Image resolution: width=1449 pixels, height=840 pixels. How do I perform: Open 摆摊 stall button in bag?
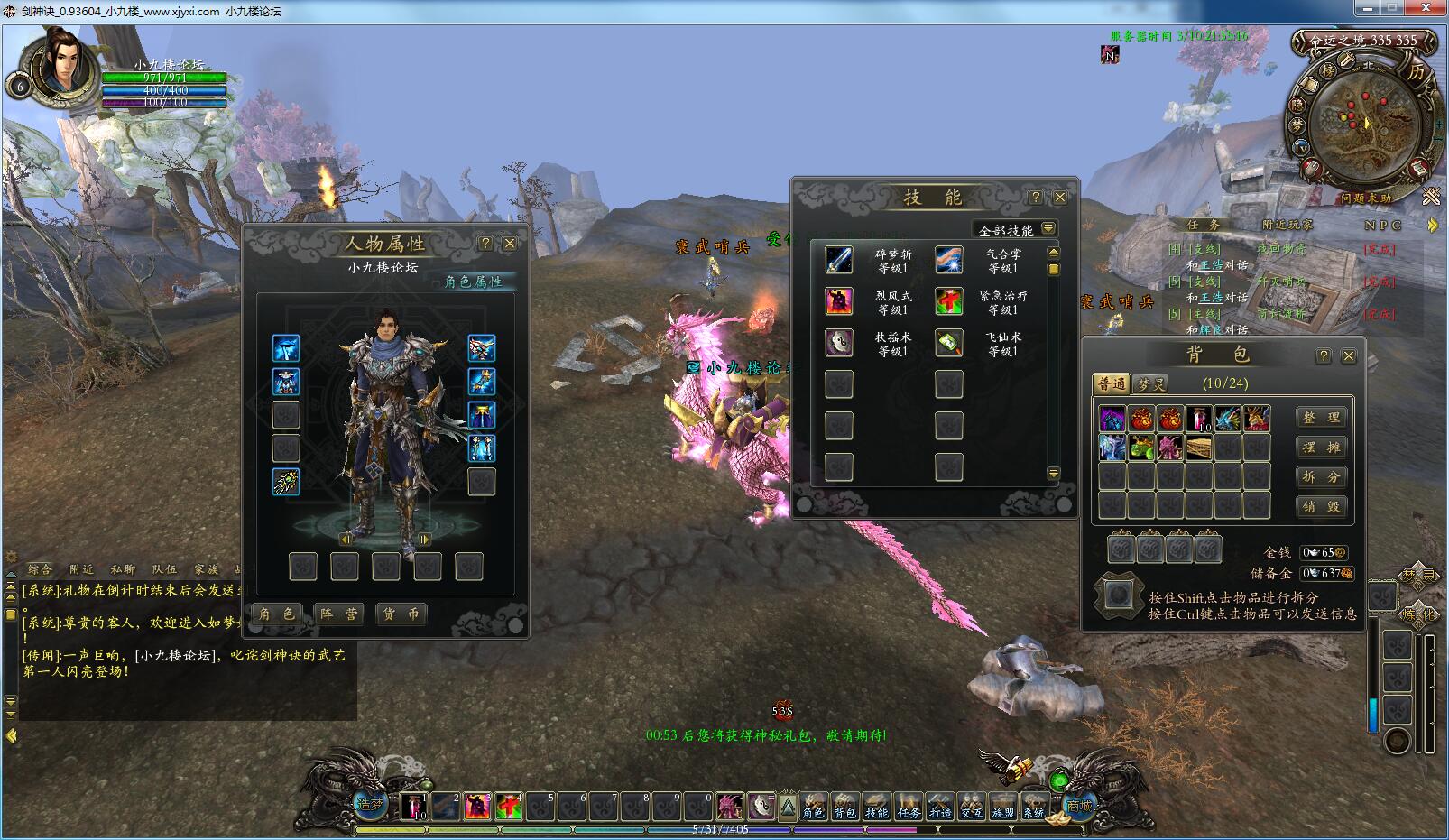coord(1321,448)
